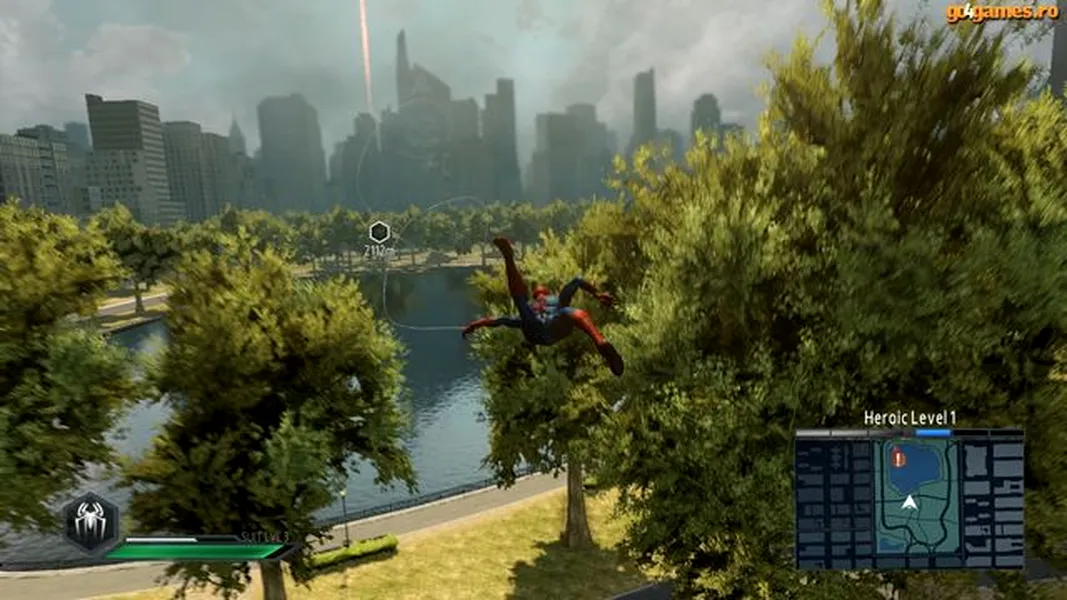Click the white player arrow on the minimap

click(908, 502)
